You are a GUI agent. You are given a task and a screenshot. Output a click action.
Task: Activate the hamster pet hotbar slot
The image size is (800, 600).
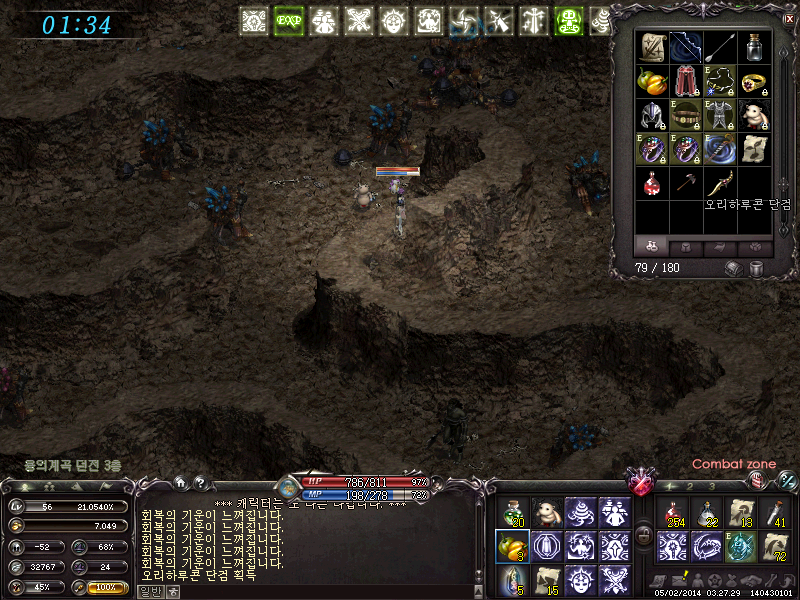(x=545, y=514)
